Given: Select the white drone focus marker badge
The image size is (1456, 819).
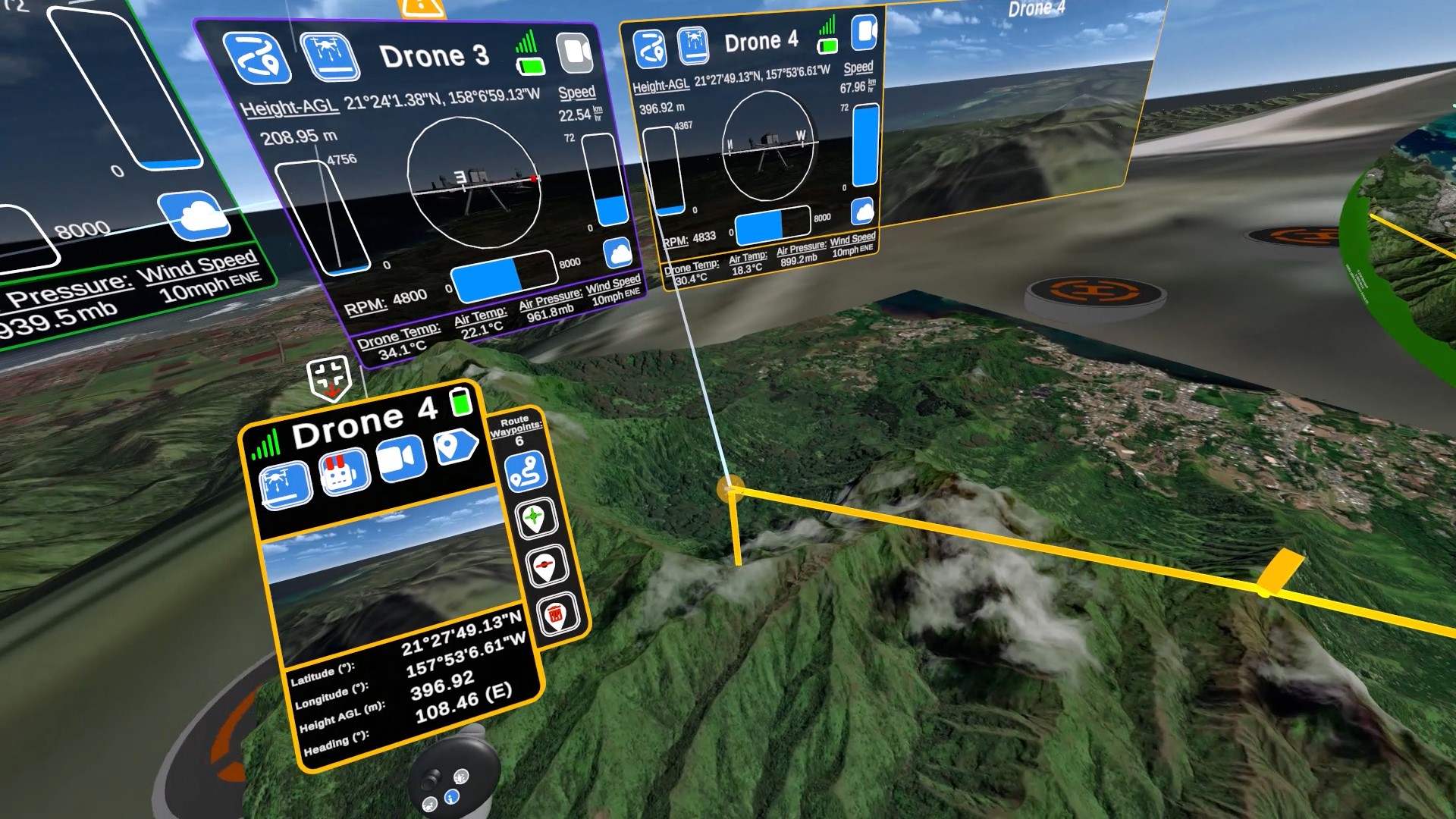Looking at the screenshot, I should pos(329,377).
